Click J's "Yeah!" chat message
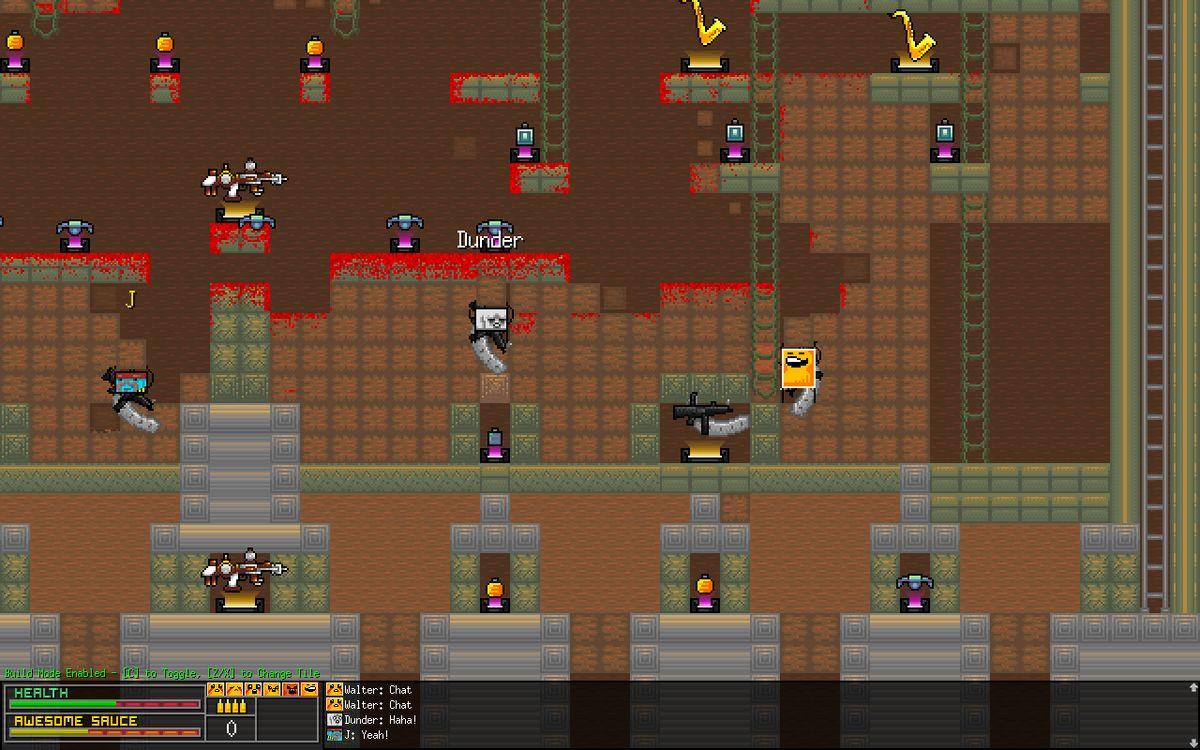 [366, 735]
